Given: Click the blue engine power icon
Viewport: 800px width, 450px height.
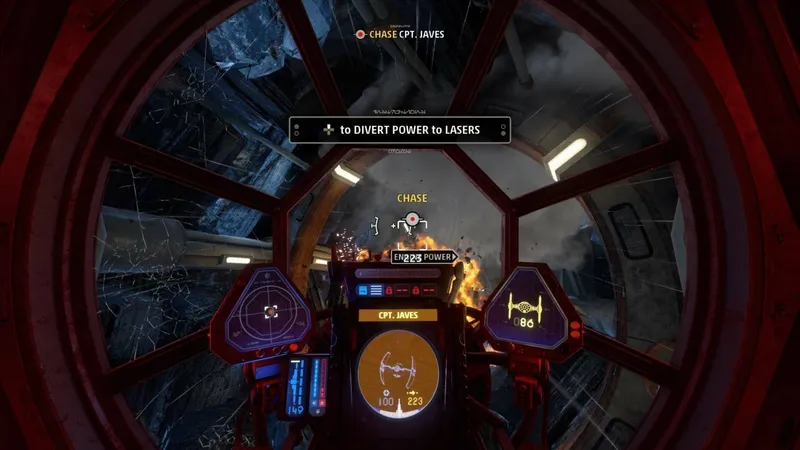Looking at the screenshot, I should pos(363,290).
